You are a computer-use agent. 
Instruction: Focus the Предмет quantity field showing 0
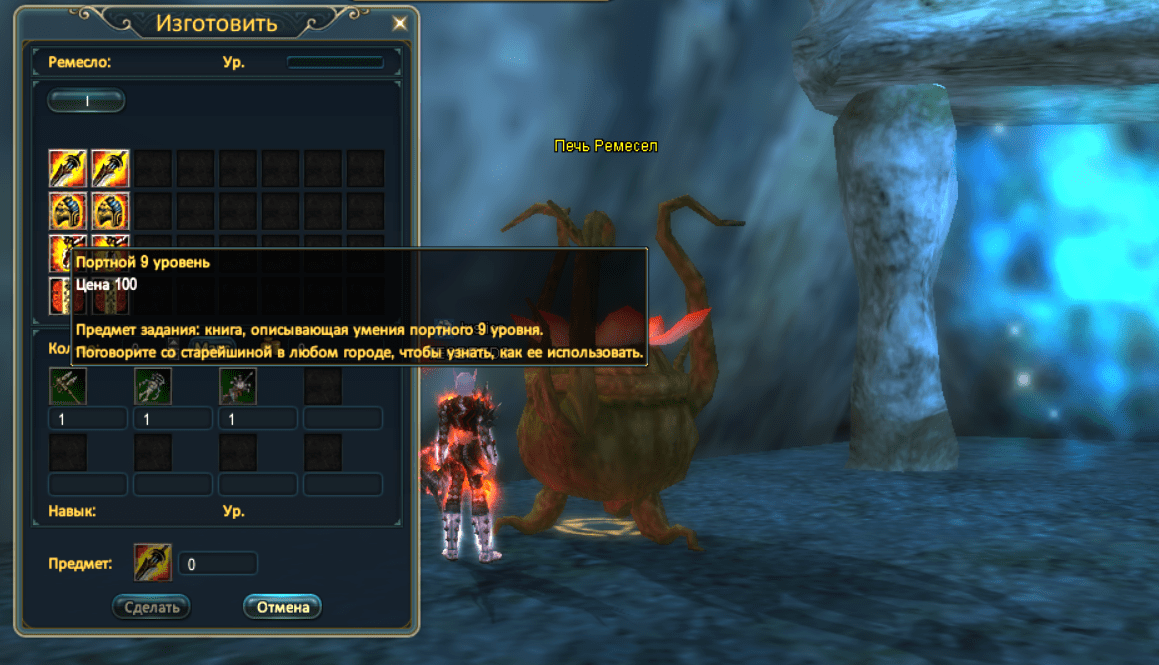click(x=218, y=564)
